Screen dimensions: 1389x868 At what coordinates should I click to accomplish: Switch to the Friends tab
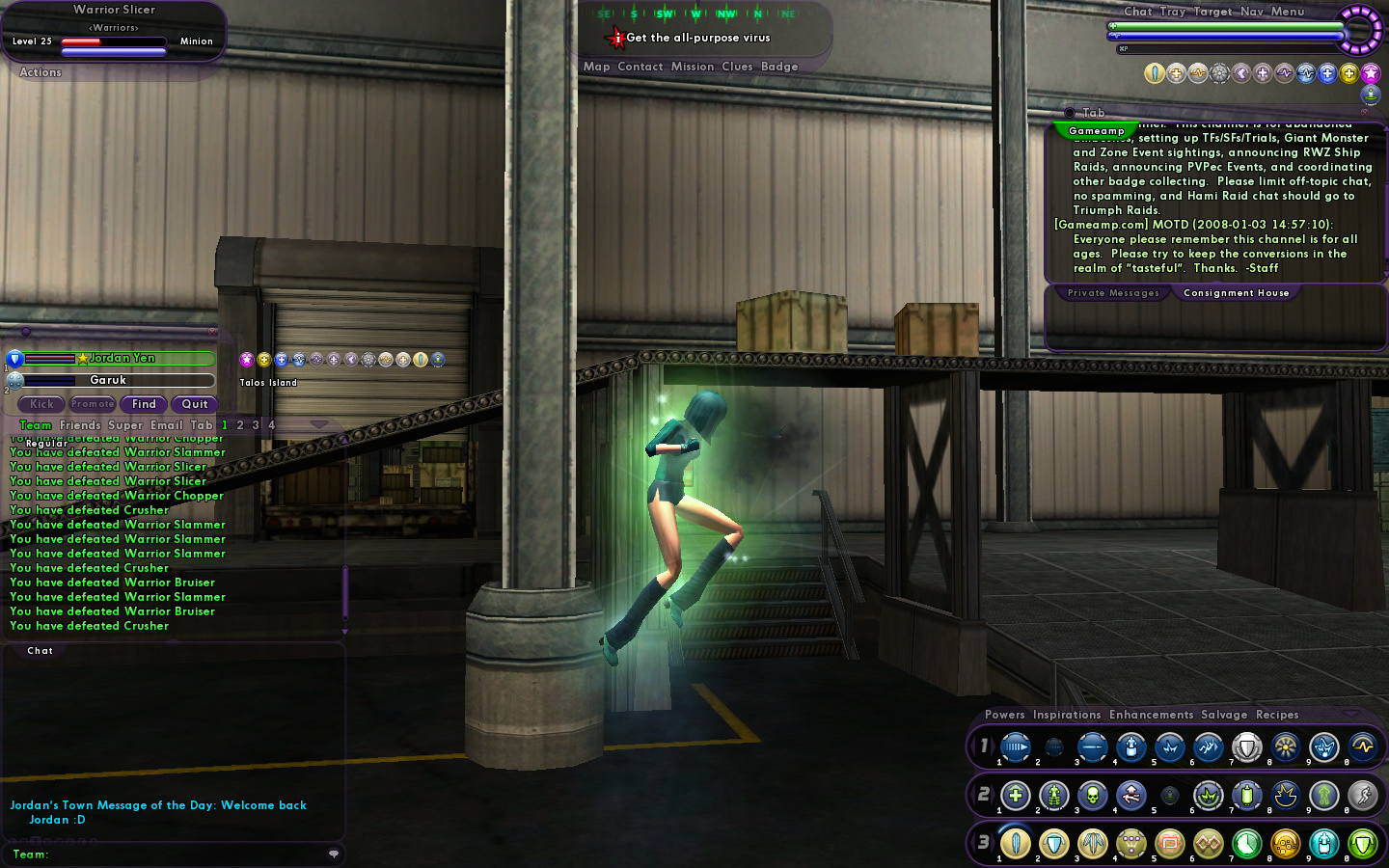click(x=80, y=425)
